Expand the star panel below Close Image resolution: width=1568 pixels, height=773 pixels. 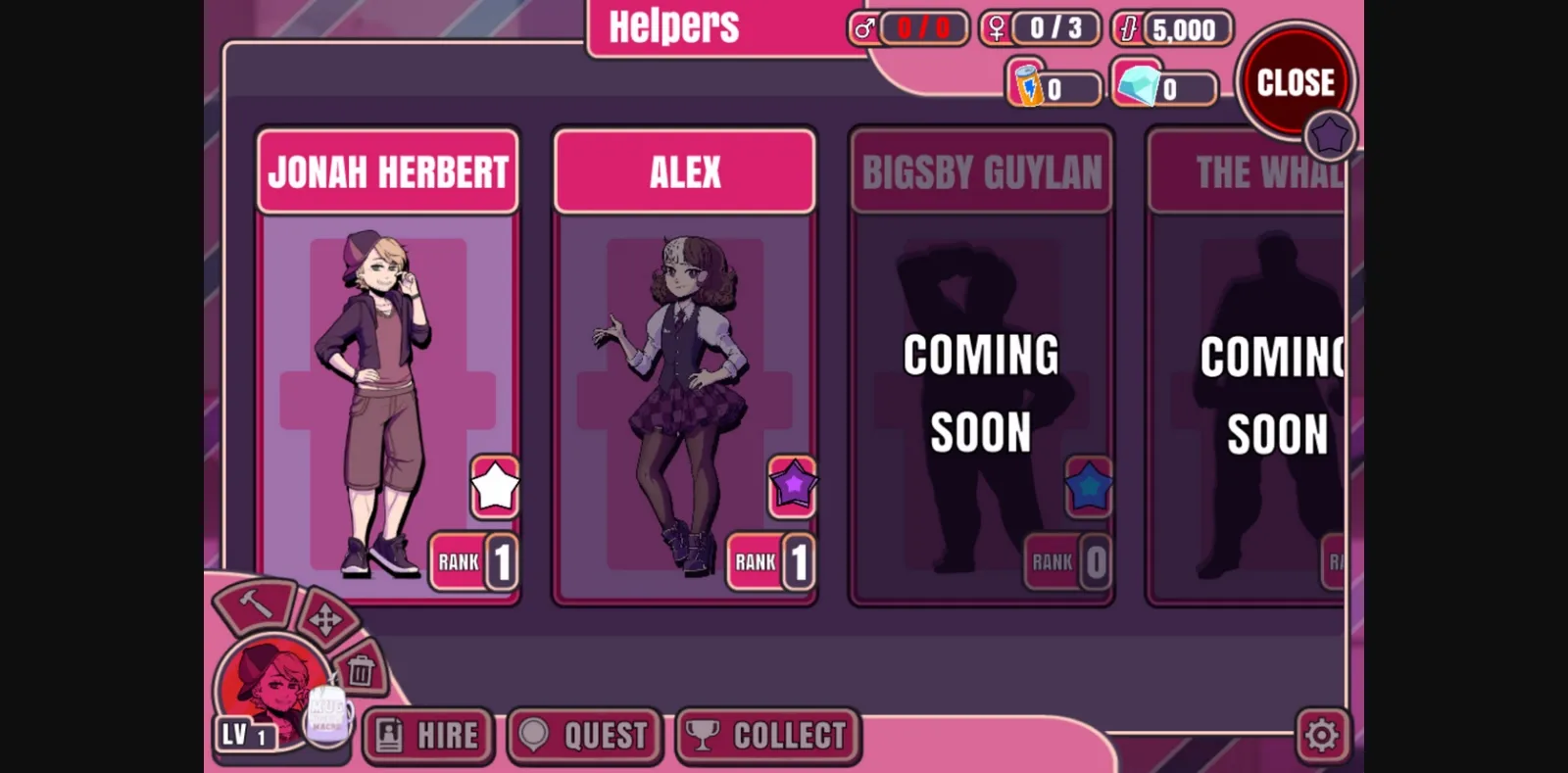tap(1329, 134)
